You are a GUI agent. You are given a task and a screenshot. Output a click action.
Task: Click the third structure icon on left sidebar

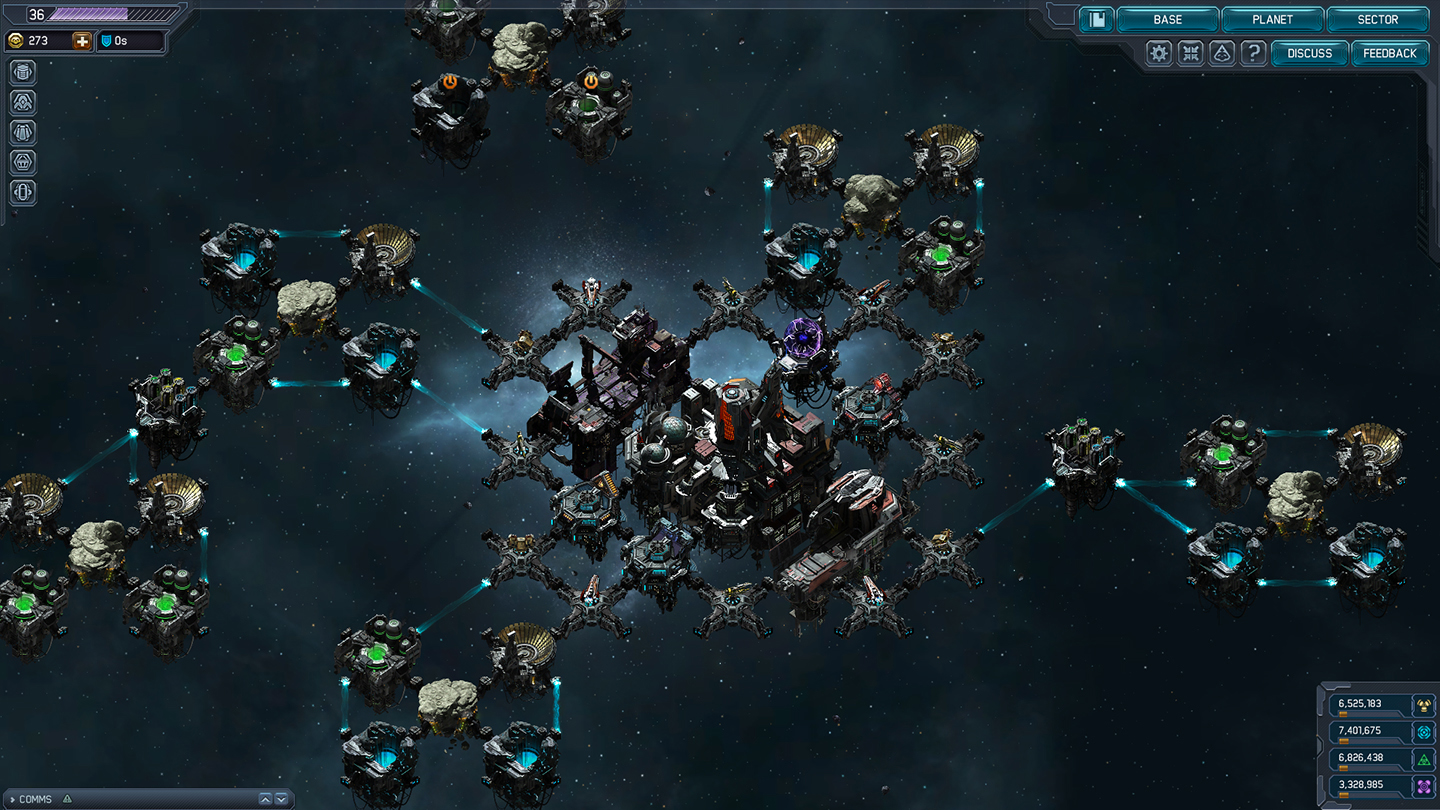pos(22,131)
